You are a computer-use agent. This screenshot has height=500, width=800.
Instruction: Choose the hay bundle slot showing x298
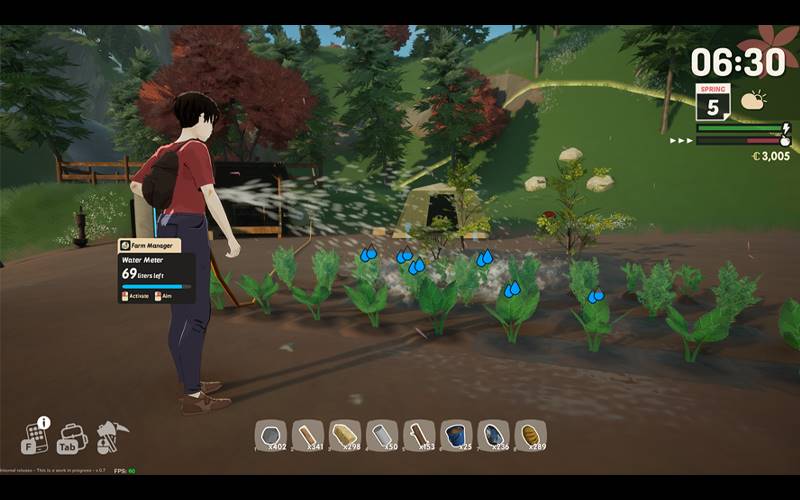point(345,435)
